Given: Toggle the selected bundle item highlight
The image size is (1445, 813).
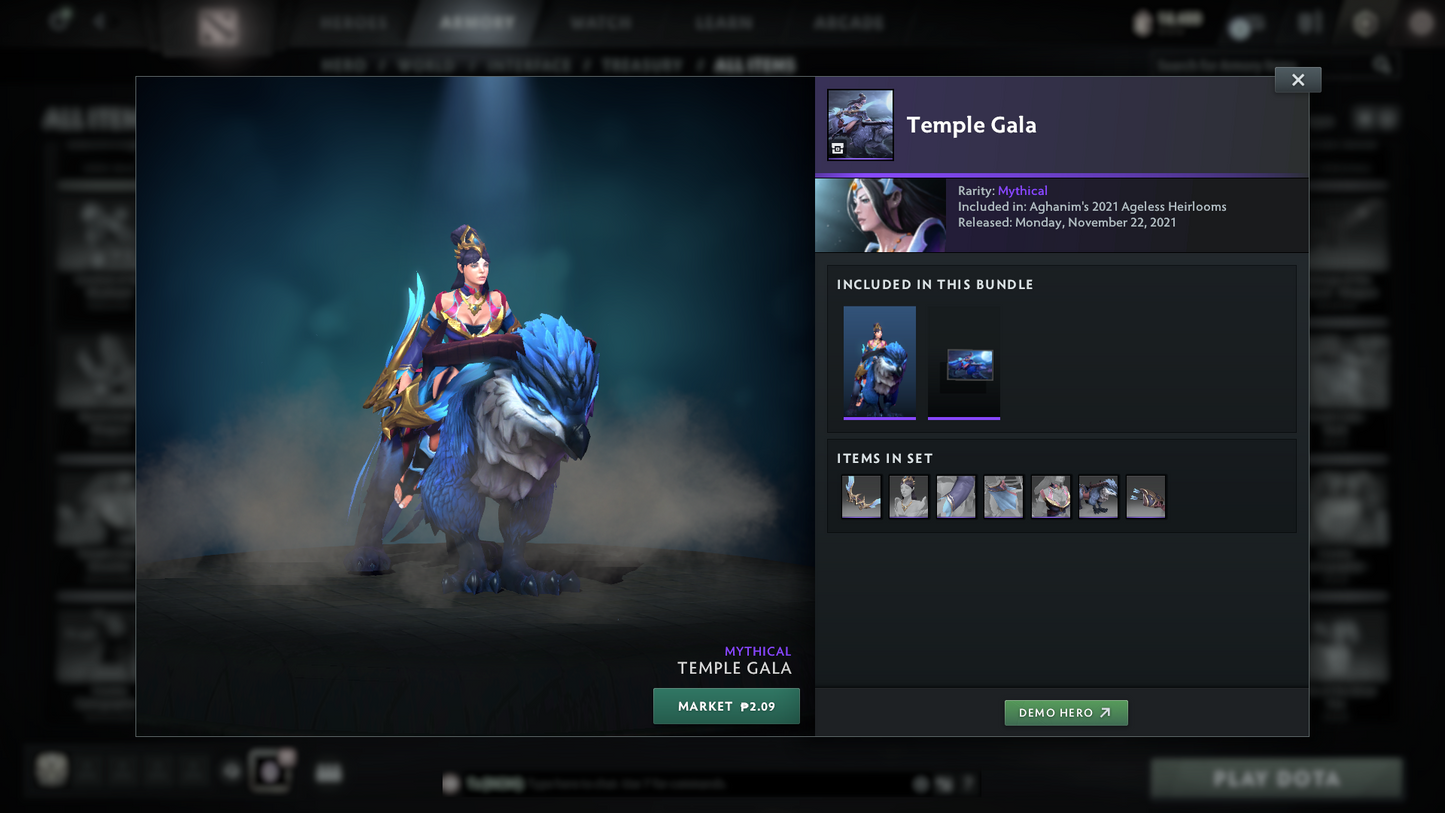Looking at the screenshot, I should [879, 362].
